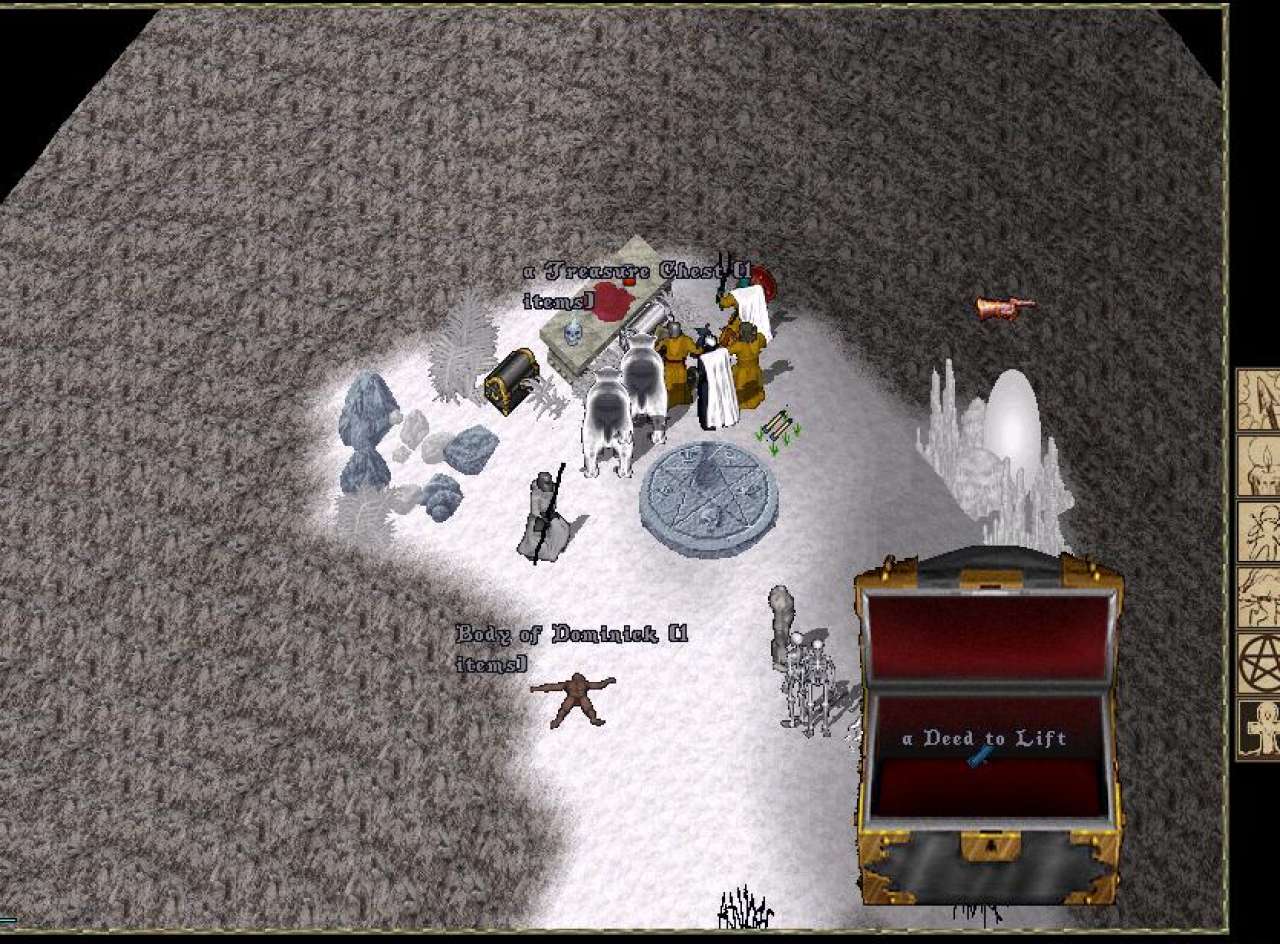Activate the tree branch spell icon

1260,598
